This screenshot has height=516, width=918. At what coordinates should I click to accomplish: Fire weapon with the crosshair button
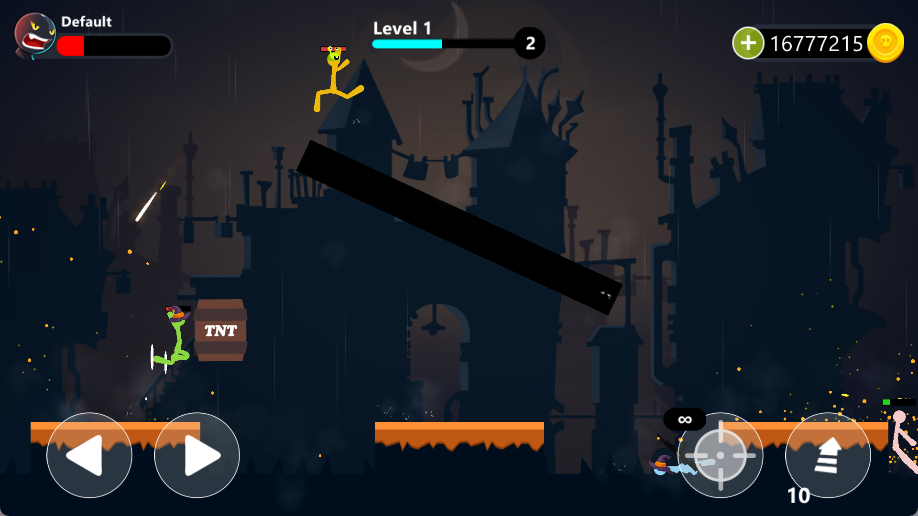coord(720,455)
